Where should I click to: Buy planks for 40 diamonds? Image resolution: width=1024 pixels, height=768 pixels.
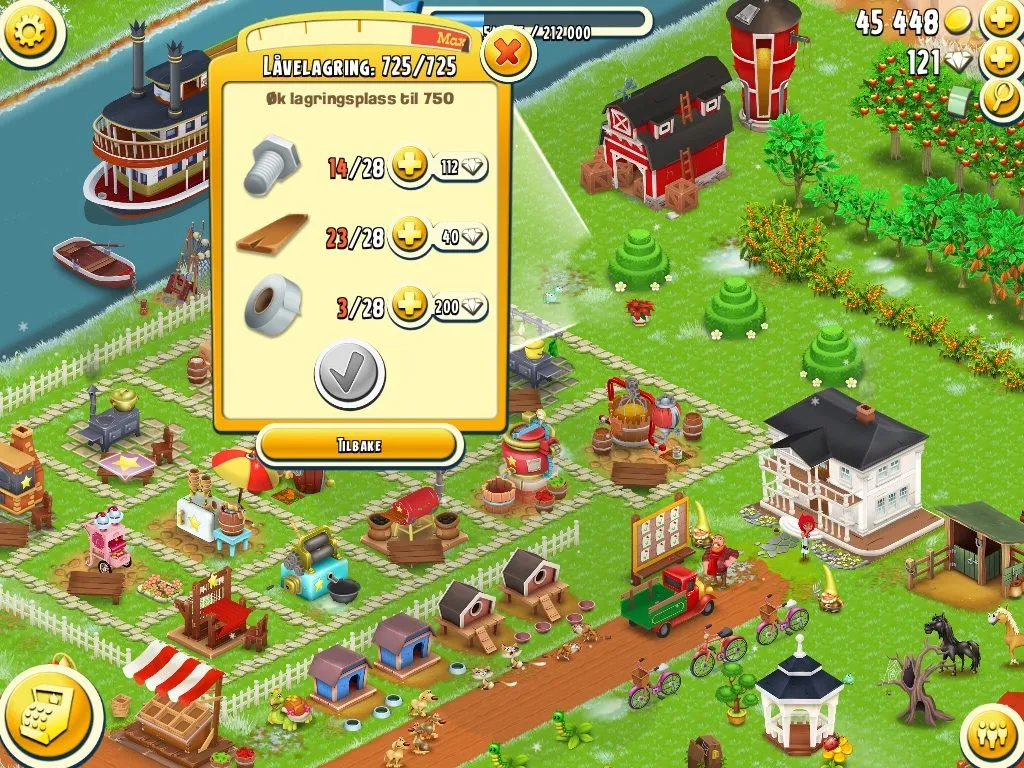[460, 237]
